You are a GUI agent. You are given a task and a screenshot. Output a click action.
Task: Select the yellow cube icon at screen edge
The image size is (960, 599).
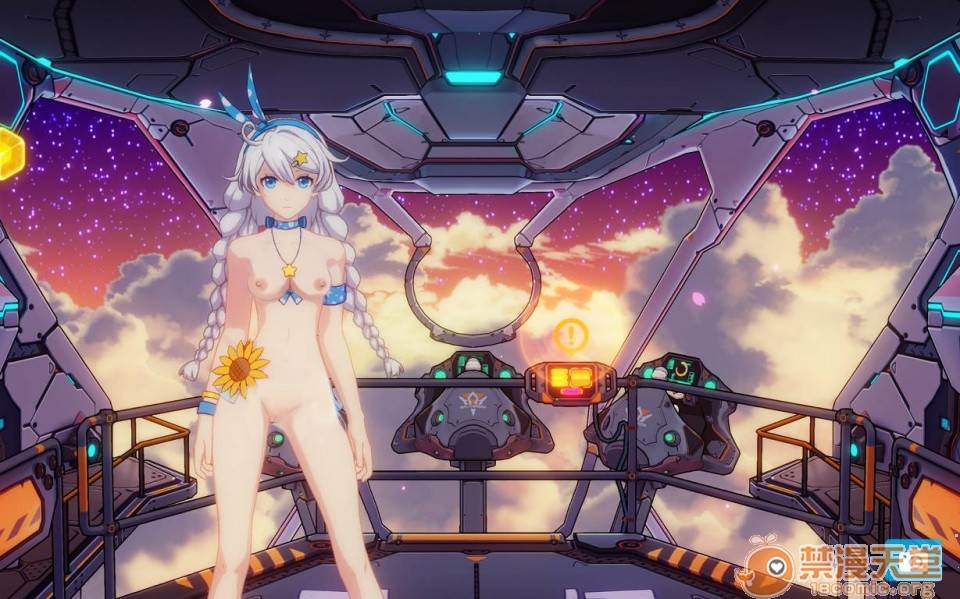[9, 153]
